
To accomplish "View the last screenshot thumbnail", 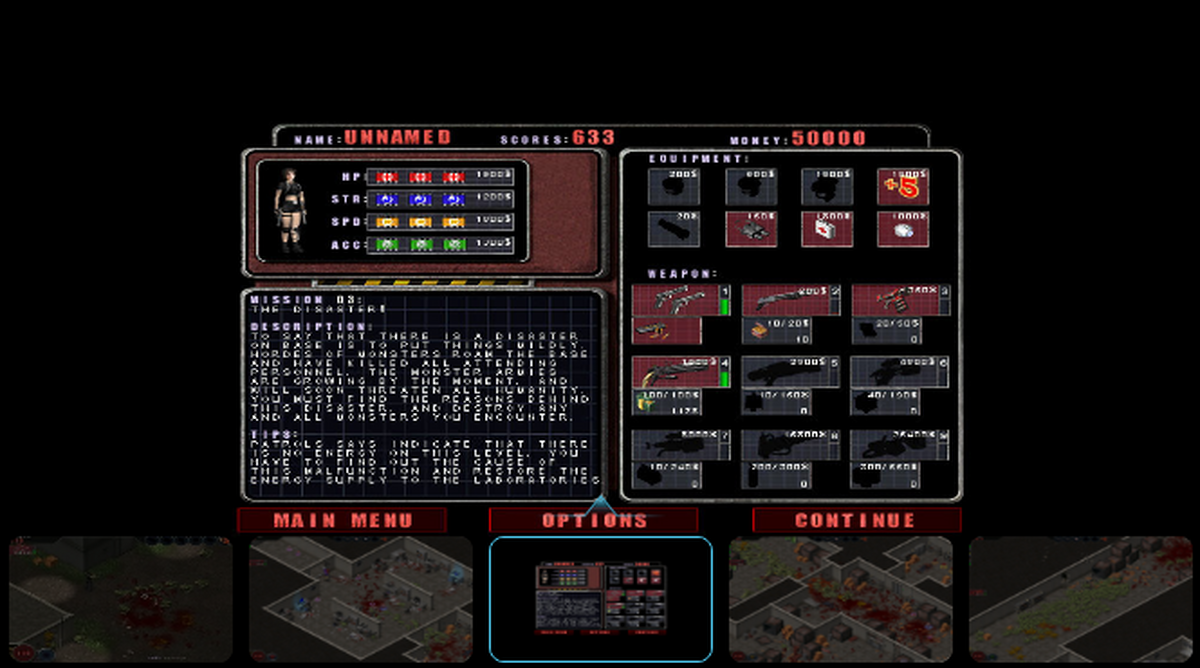I will [x=1080, y=599].
